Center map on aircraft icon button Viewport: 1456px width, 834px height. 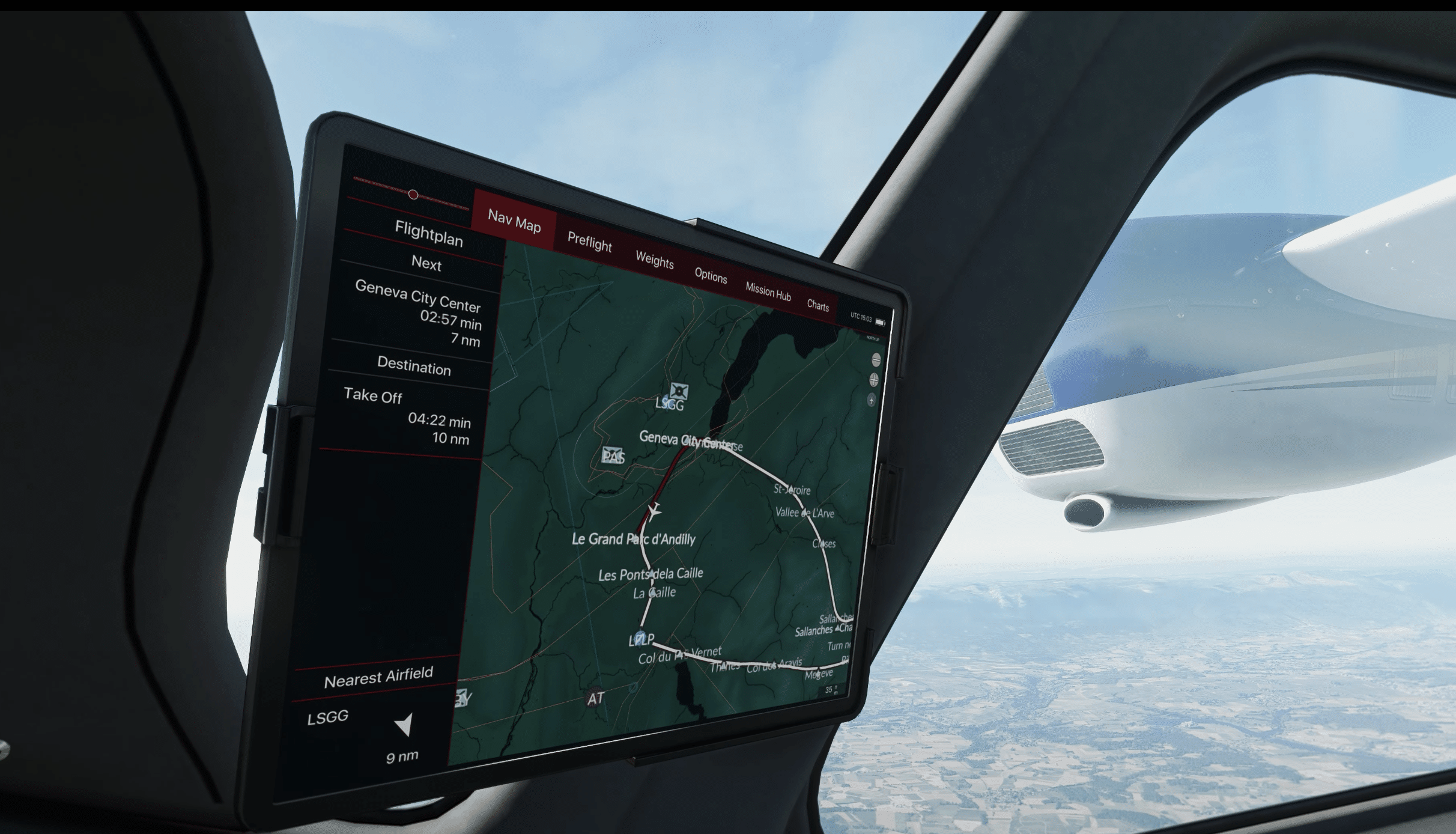872,400
